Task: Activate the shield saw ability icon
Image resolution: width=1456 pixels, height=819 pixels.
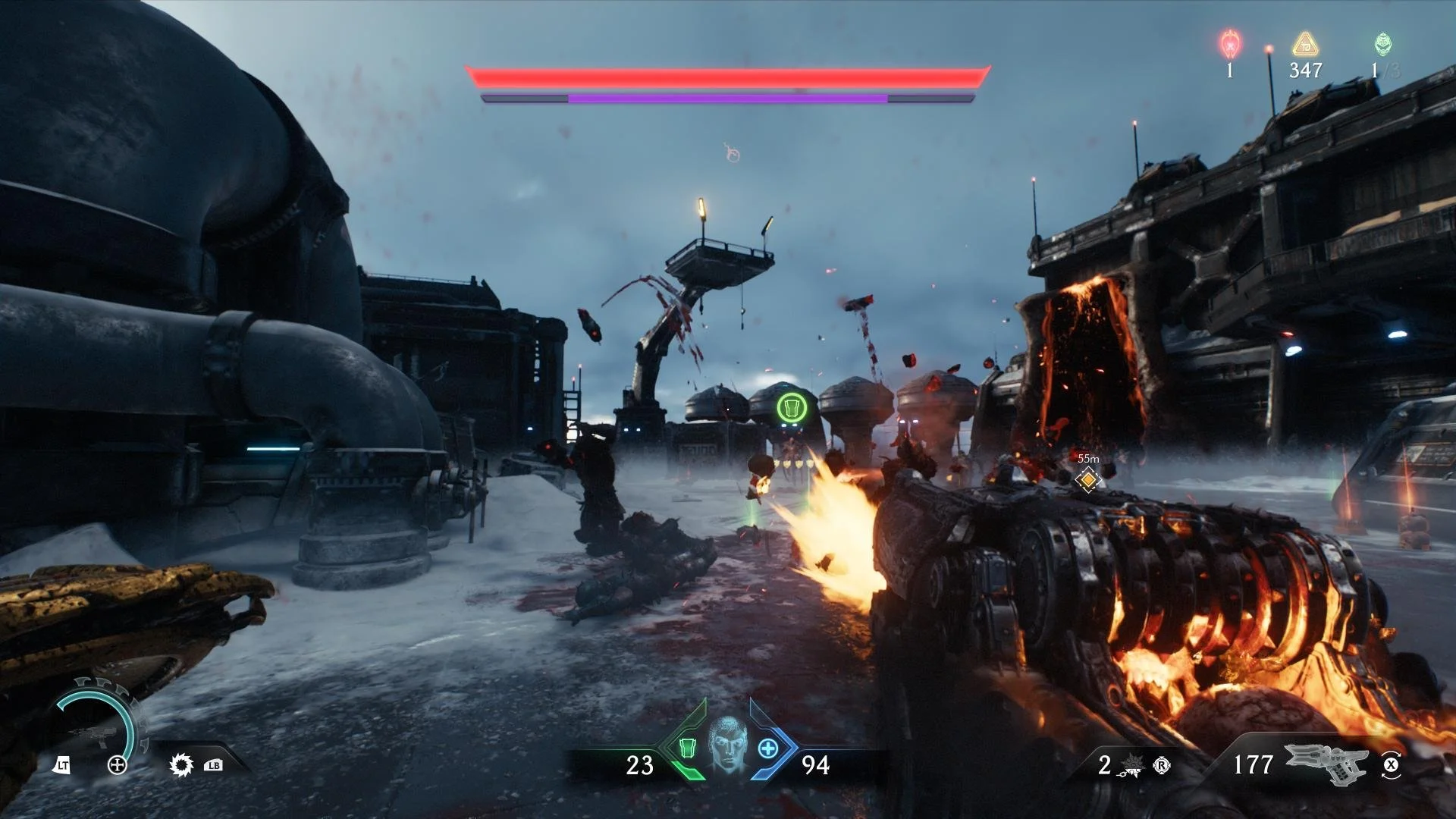Action: point(181,765)
